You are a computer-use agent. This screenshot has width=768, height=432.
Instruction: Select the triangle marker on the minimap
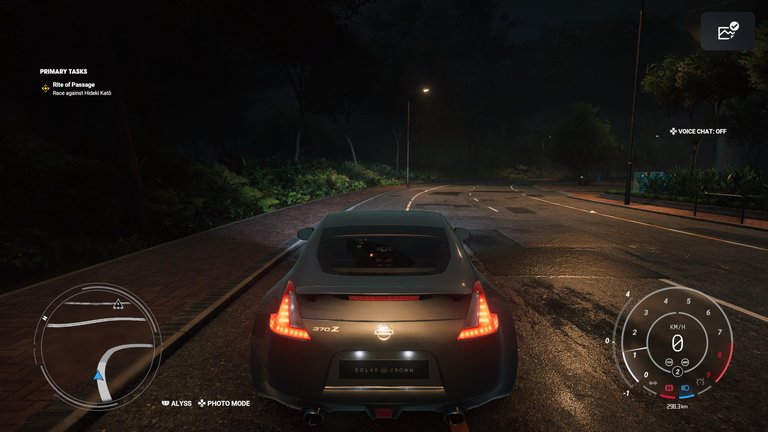[118, 303]
